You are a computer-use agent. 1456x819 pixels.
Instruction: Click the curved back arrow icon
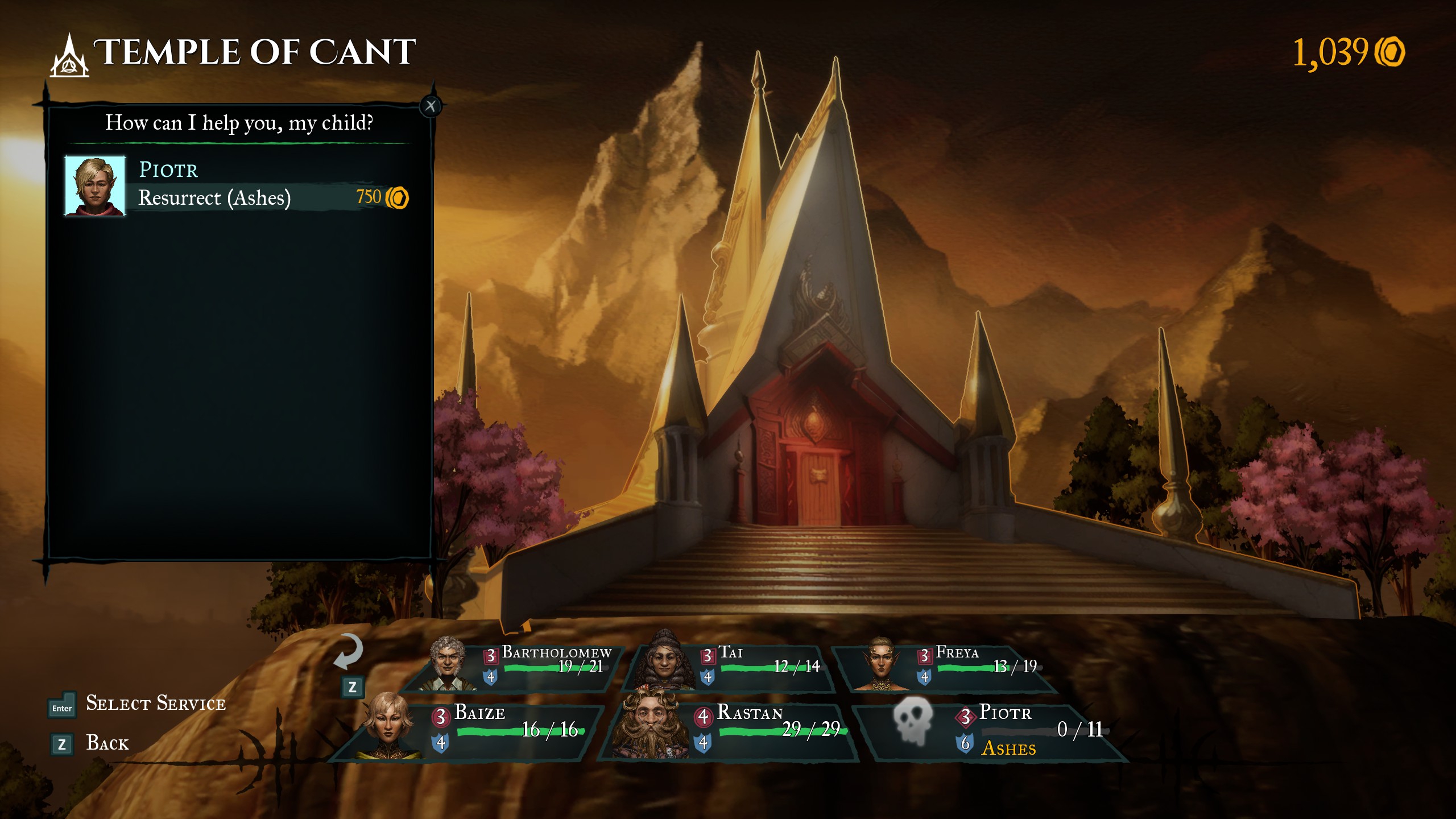[x=348, y=652]
